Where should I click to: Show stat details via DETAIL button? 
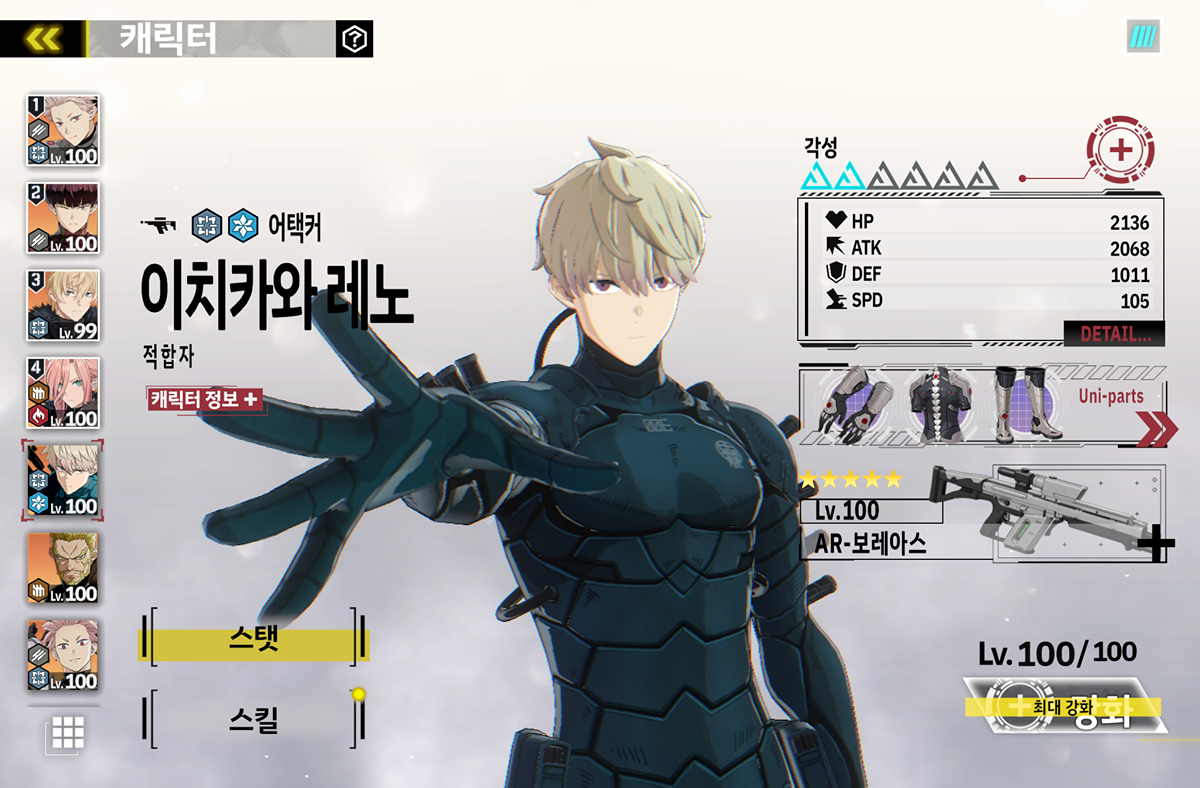(1114, 334)
